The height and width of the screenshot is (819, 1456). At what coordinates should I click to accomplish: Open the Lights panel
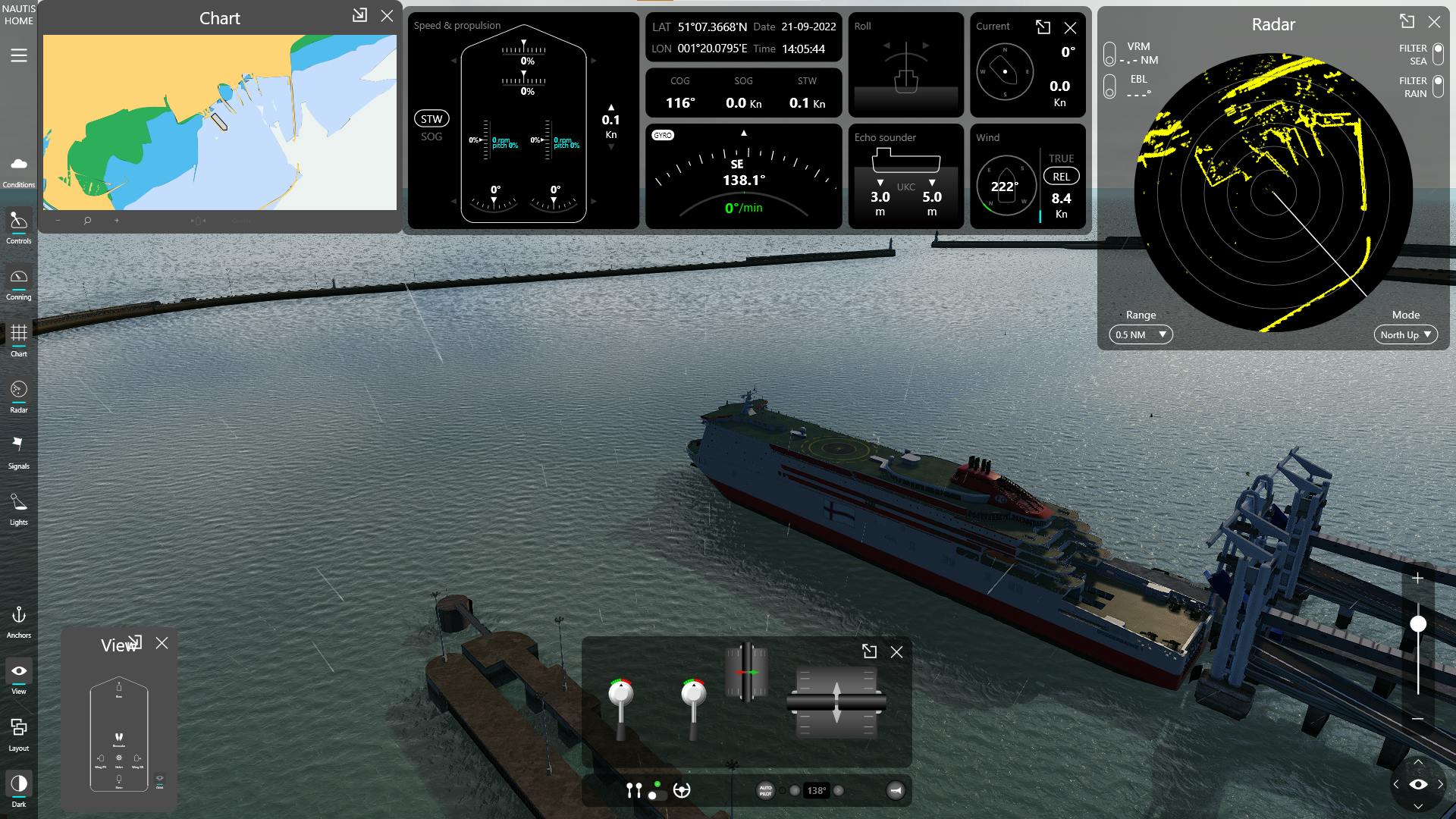pos(19,507)
